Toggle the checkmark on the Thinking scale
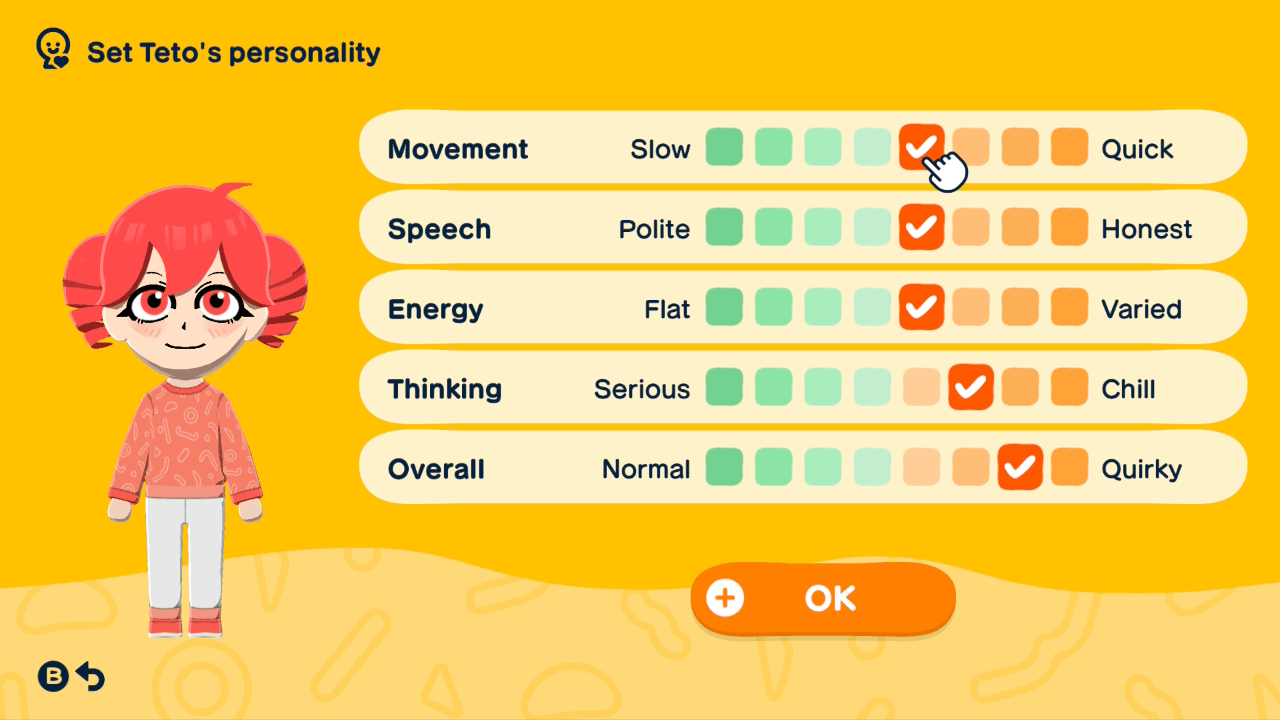 (970, 387)
